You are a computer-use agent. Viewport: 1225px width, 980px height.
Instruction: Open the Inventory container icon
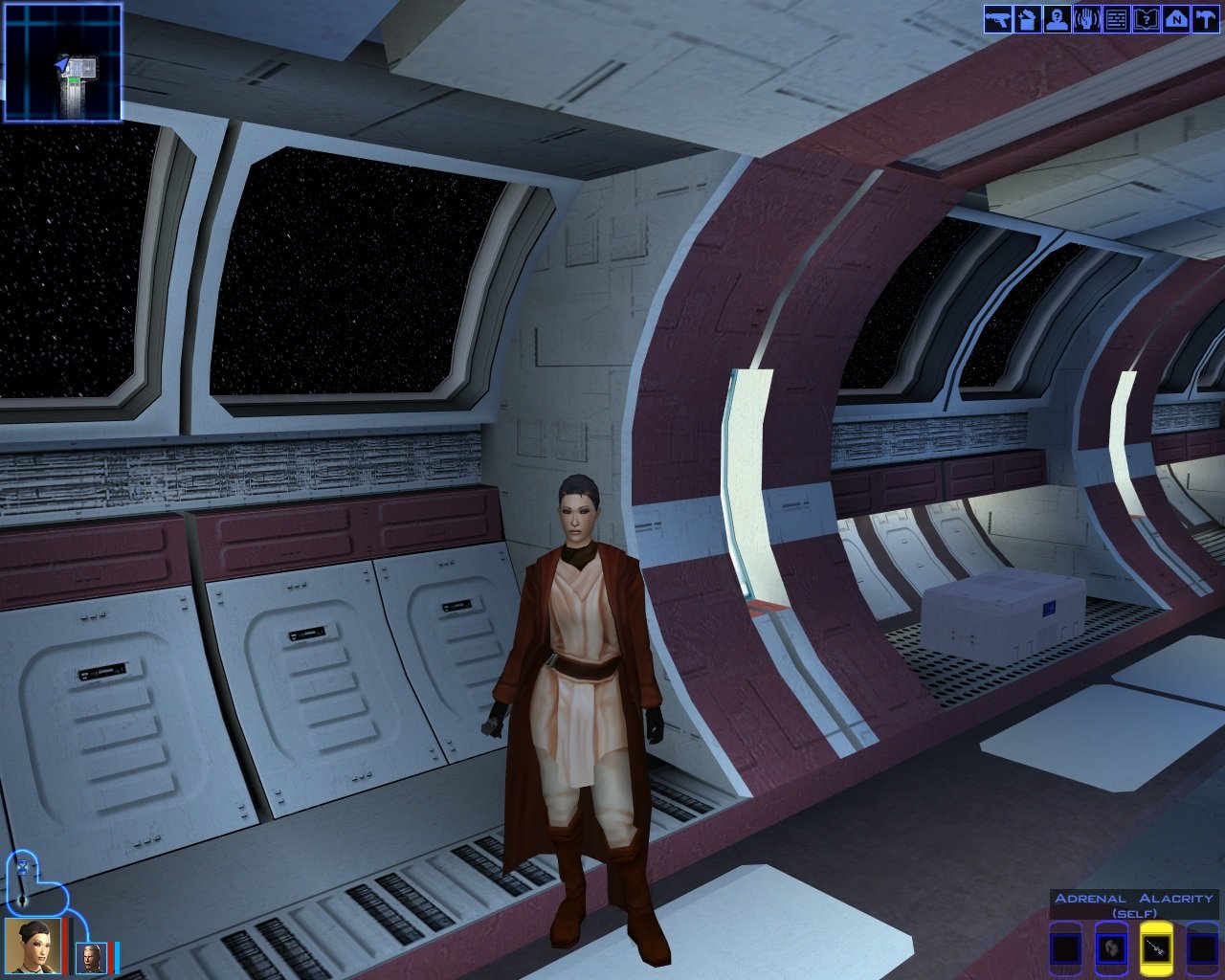point(1027,19)
